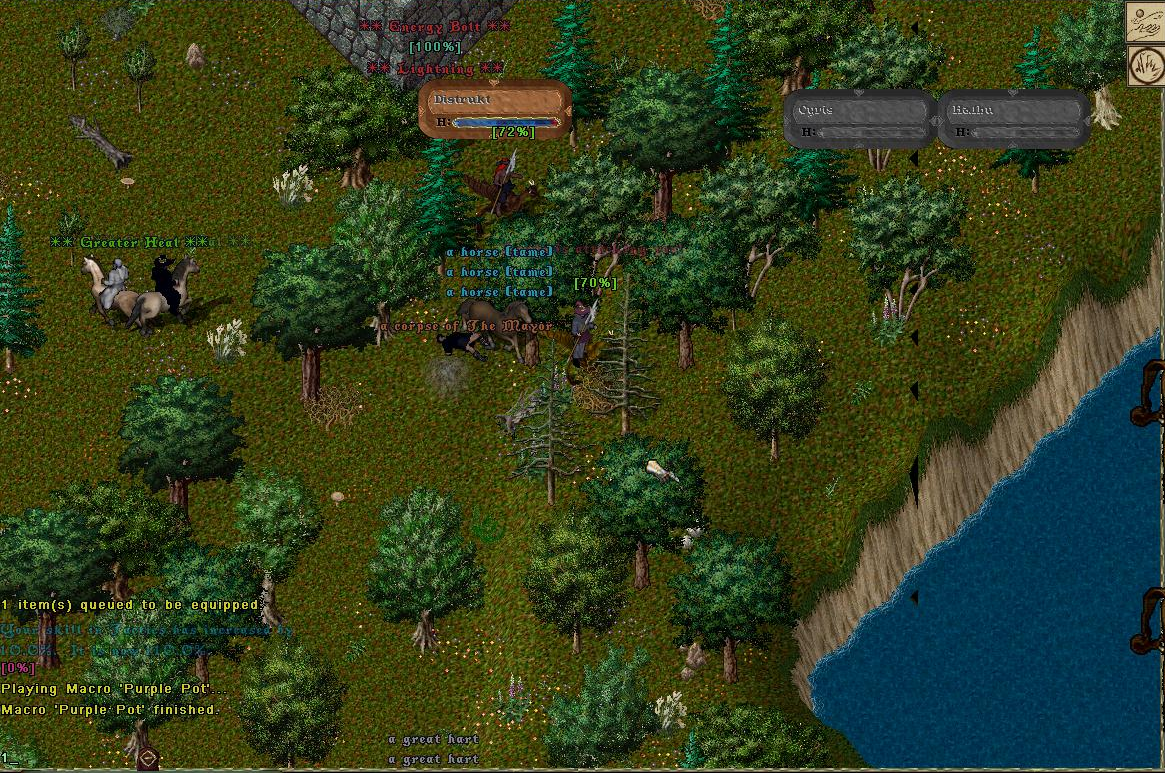Activate the hand-with-orb spell icon
Viewport: 1165px width, 773px height.
click(1144, 21)
